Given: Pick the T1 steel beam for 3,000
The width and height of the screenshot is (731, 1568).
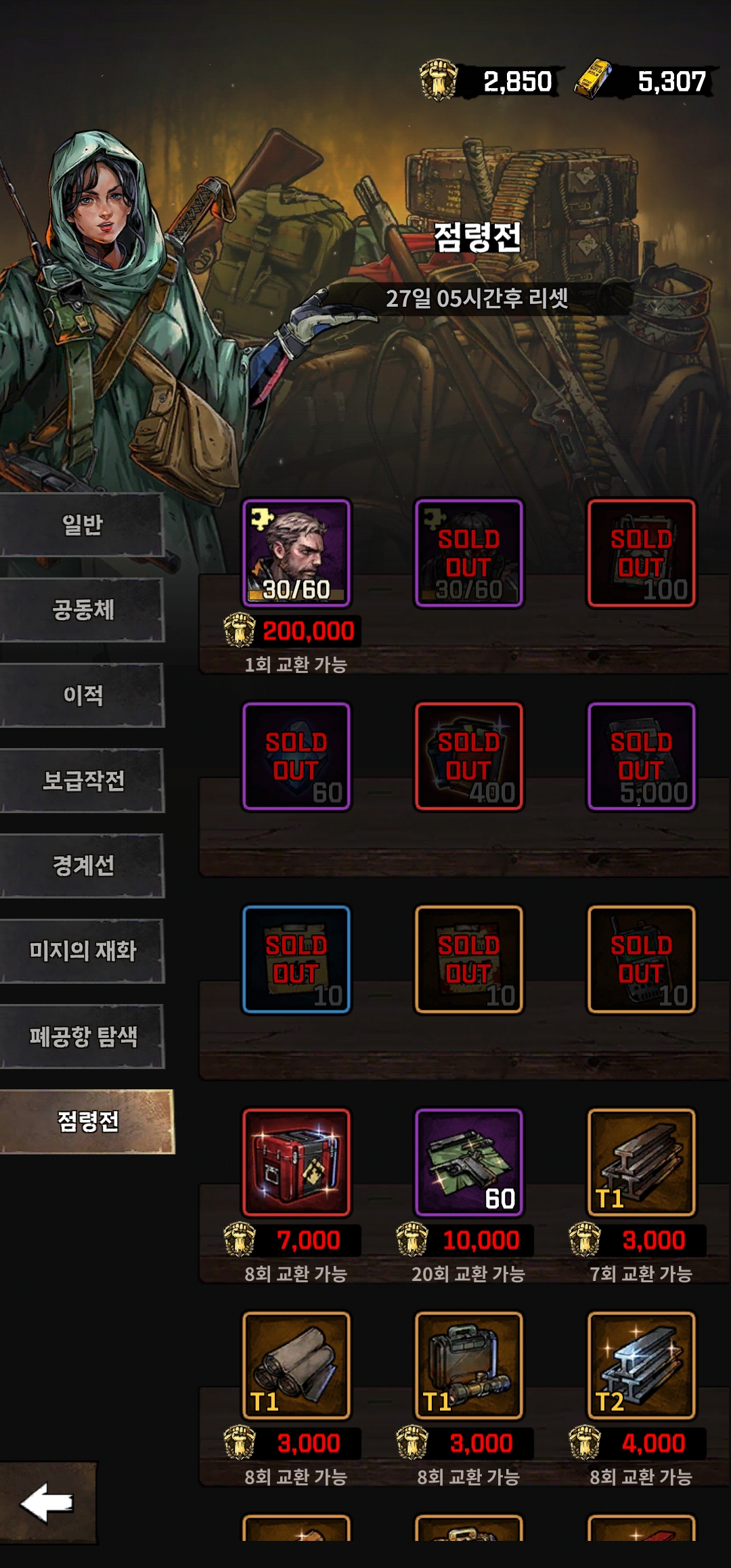Looking at the screenshot, I should 642,1162.
